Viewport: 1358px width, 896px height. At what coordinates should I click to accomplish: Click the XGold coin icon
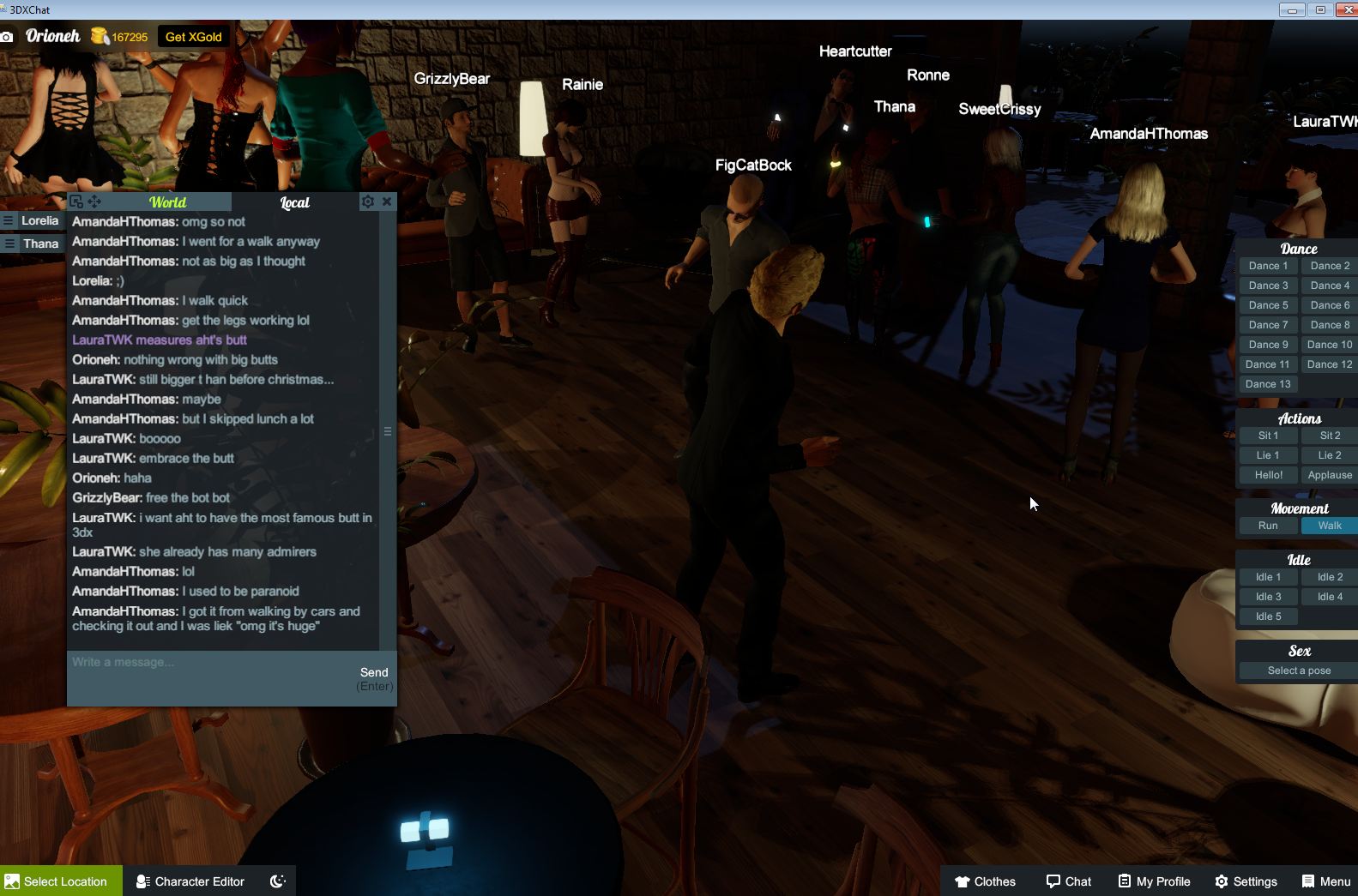click(100, 36)
